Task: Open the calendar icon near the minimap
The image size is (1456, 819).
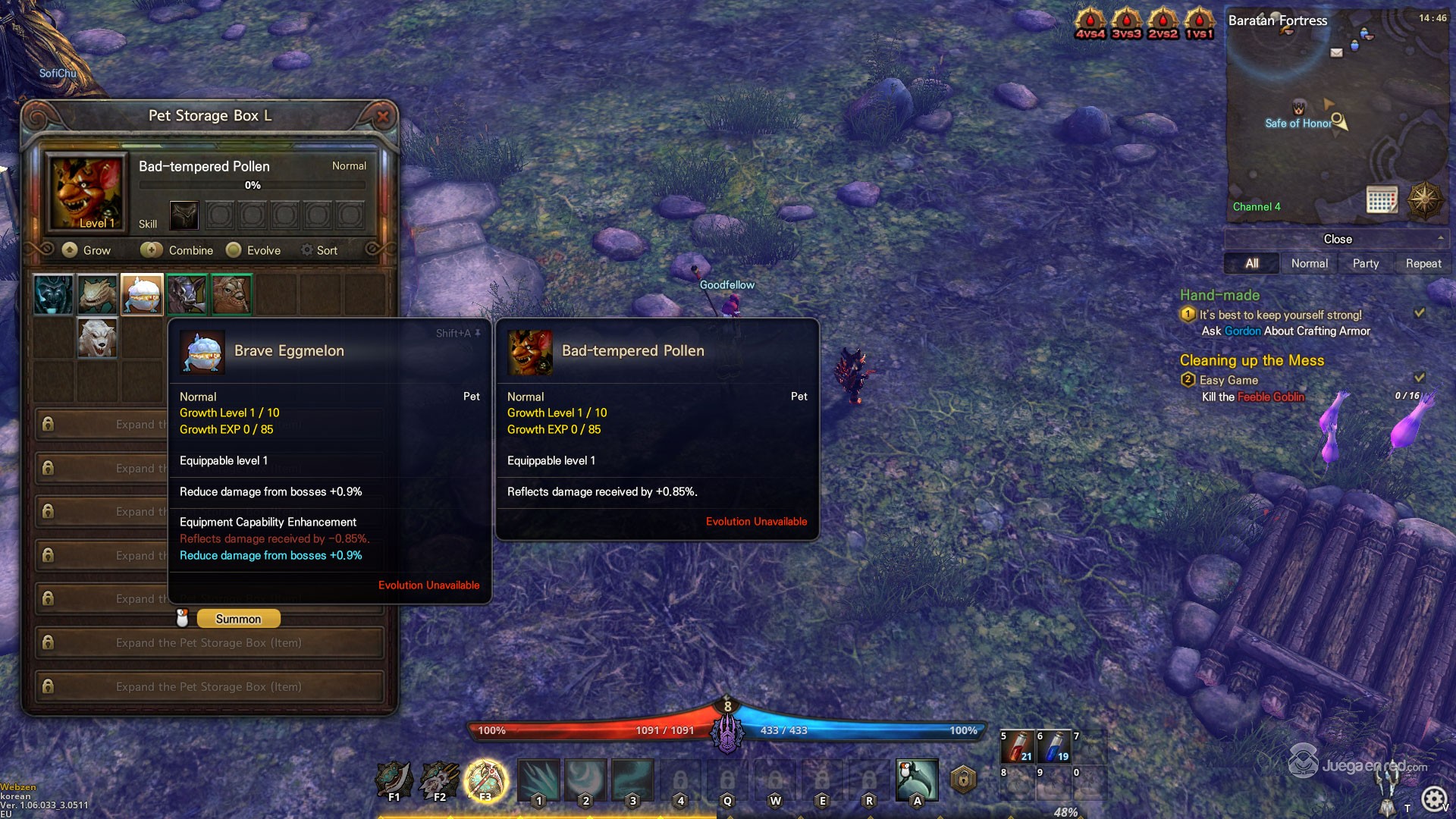Action: (1382, 199)
